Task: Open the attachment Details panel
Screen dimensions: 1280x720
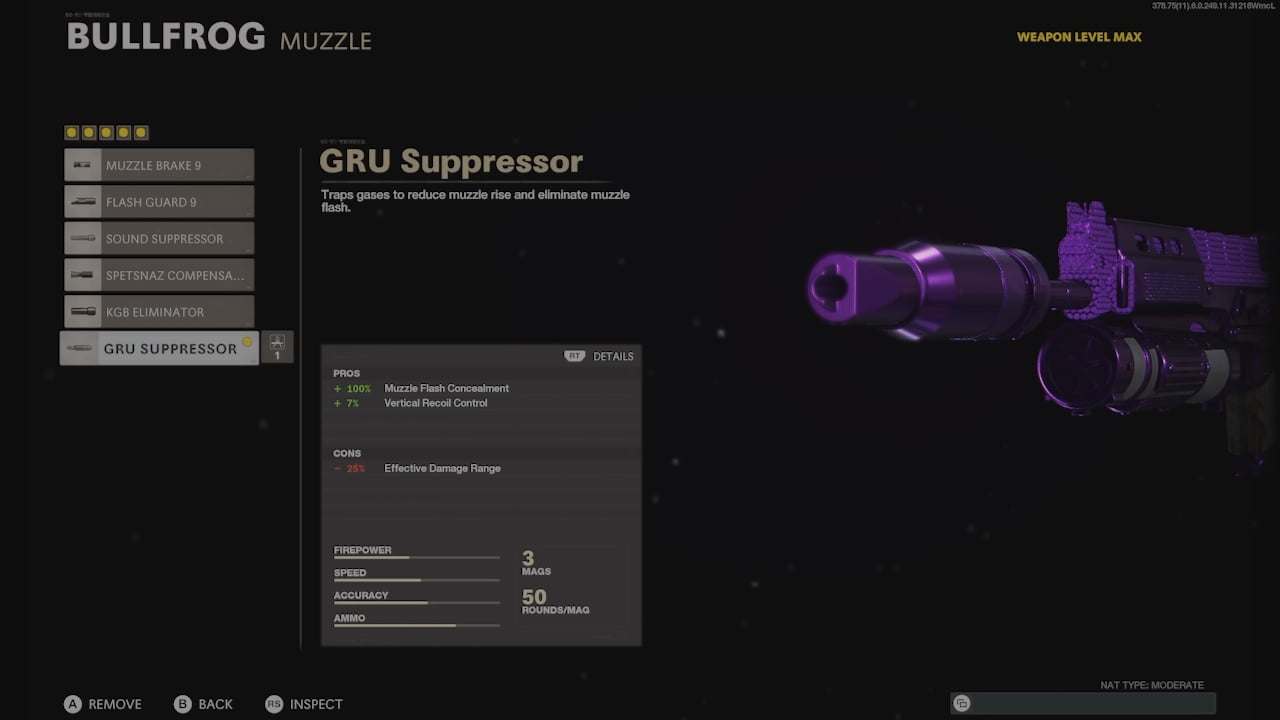Action: coord(600,356)
